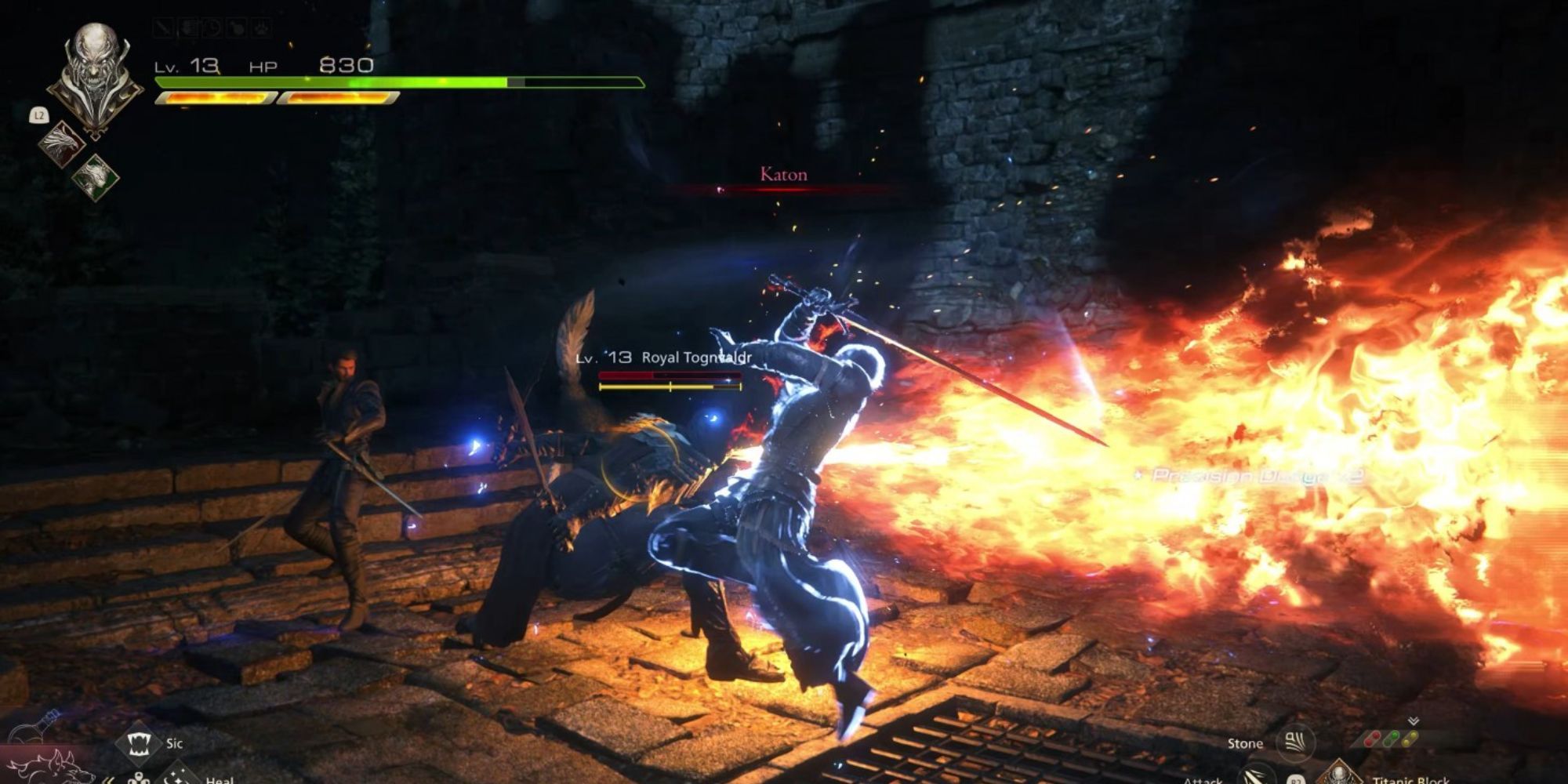This screenshot has height=784, width=1568.
Task: Trigger the sword Attack icon
Action: point(1258,775)
